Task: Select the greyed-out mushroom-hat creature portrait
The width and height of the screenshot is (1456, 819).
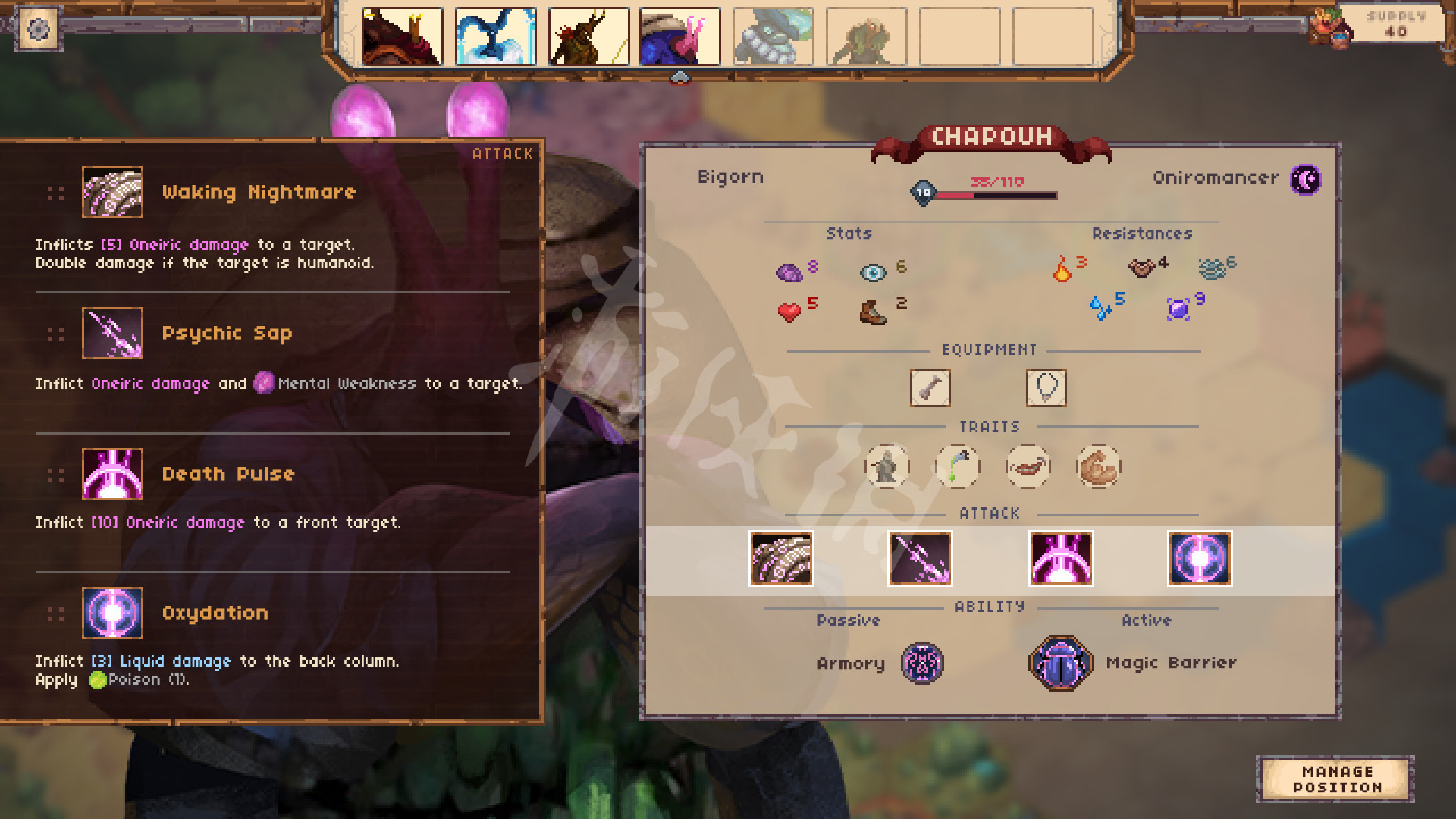Action: click(773, 36)
